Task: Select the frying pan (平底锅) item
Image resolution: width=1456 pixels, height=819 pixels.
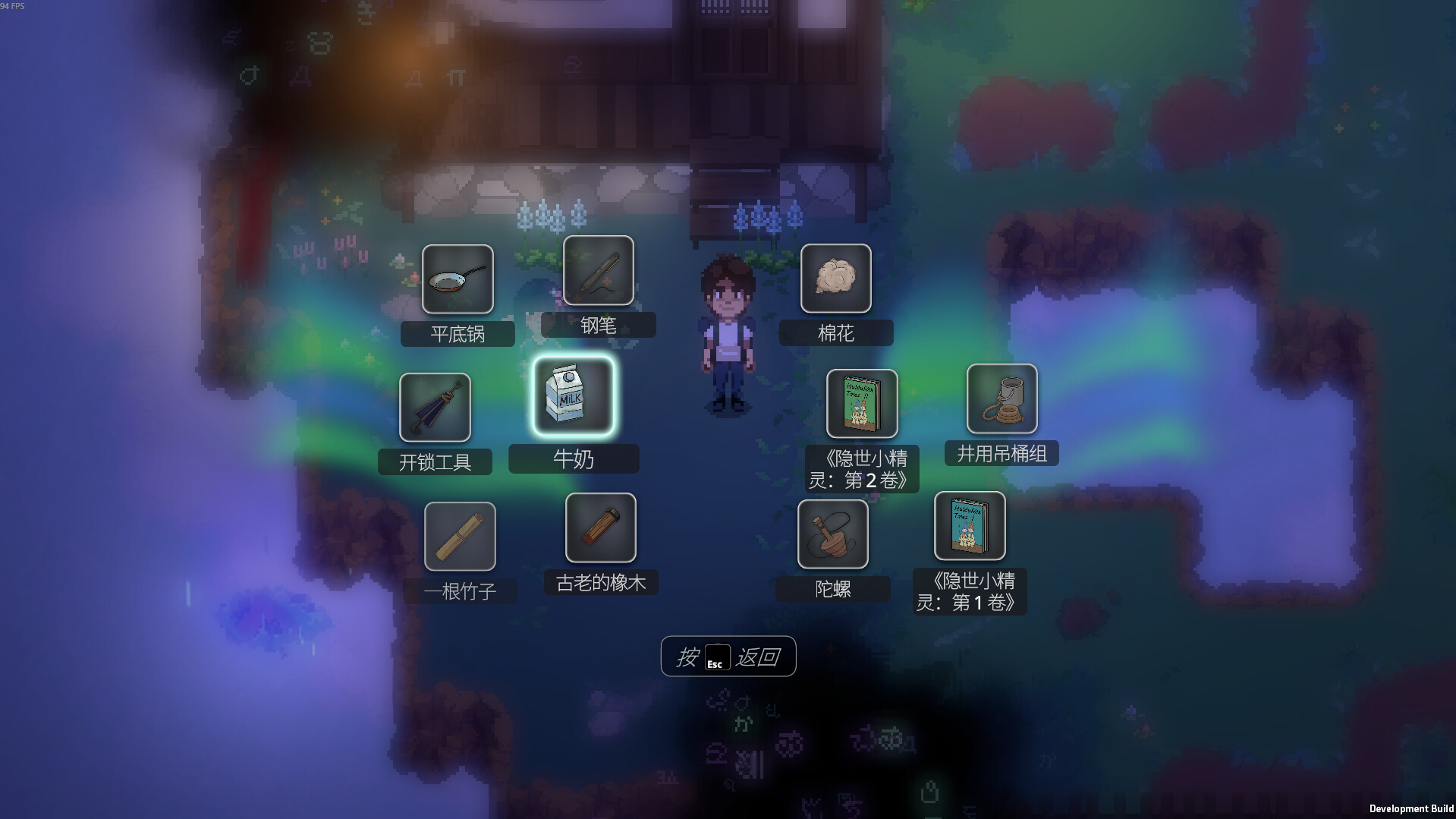Action: [458, 279]
